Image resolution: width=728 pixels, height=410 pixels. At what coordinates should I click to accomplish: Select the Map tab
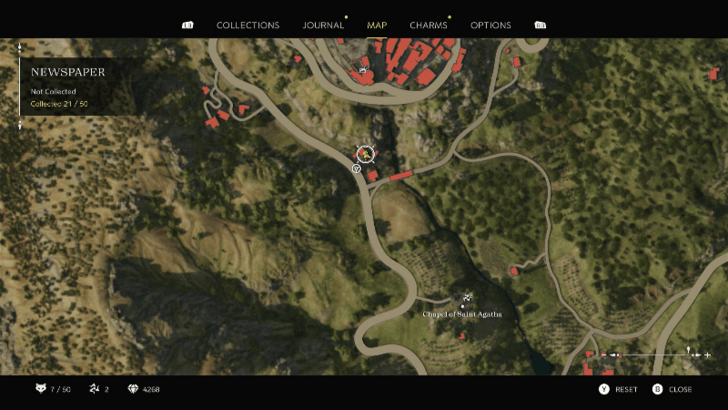(x=377, y=25)
